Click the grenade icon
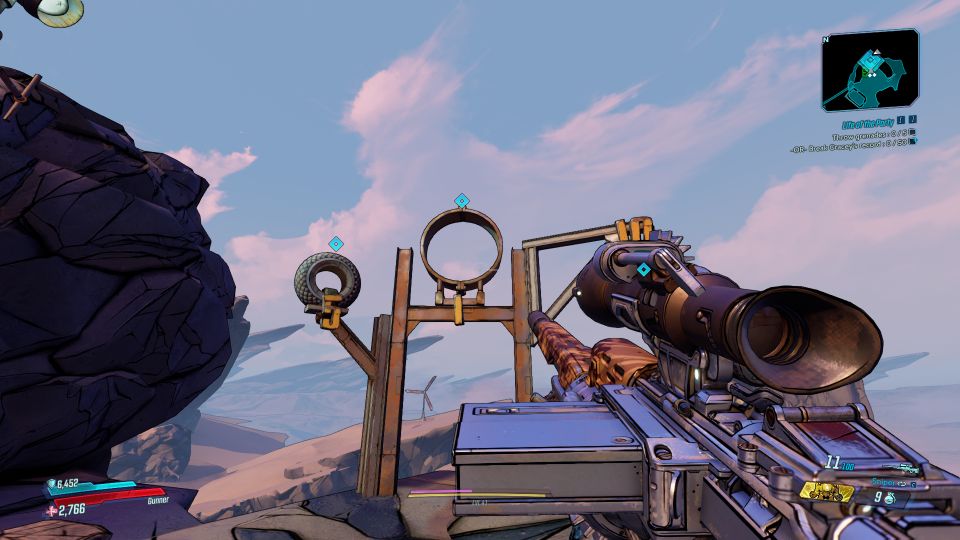 (888, 496)
